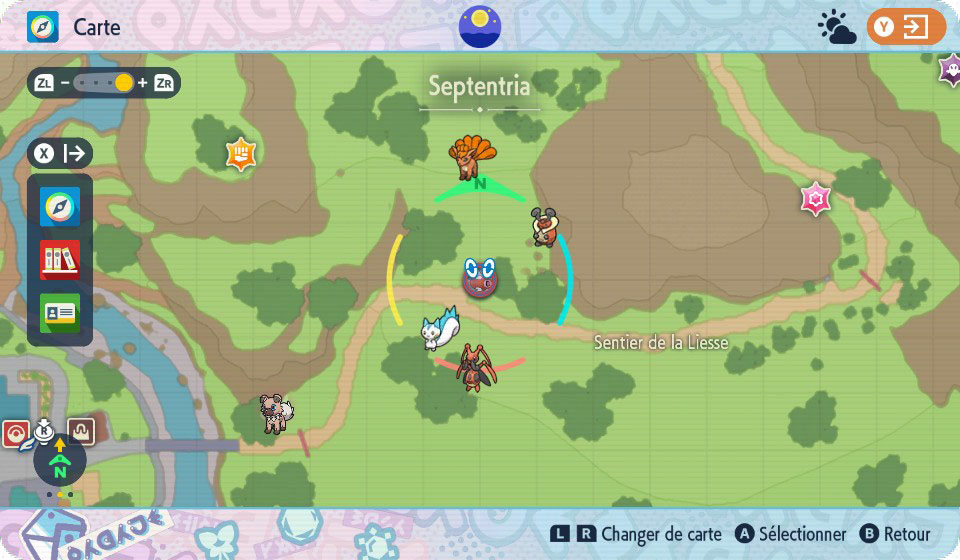Click the weather icon in the header
Viewport: 960px width, 560px height.
click(836, 27)
